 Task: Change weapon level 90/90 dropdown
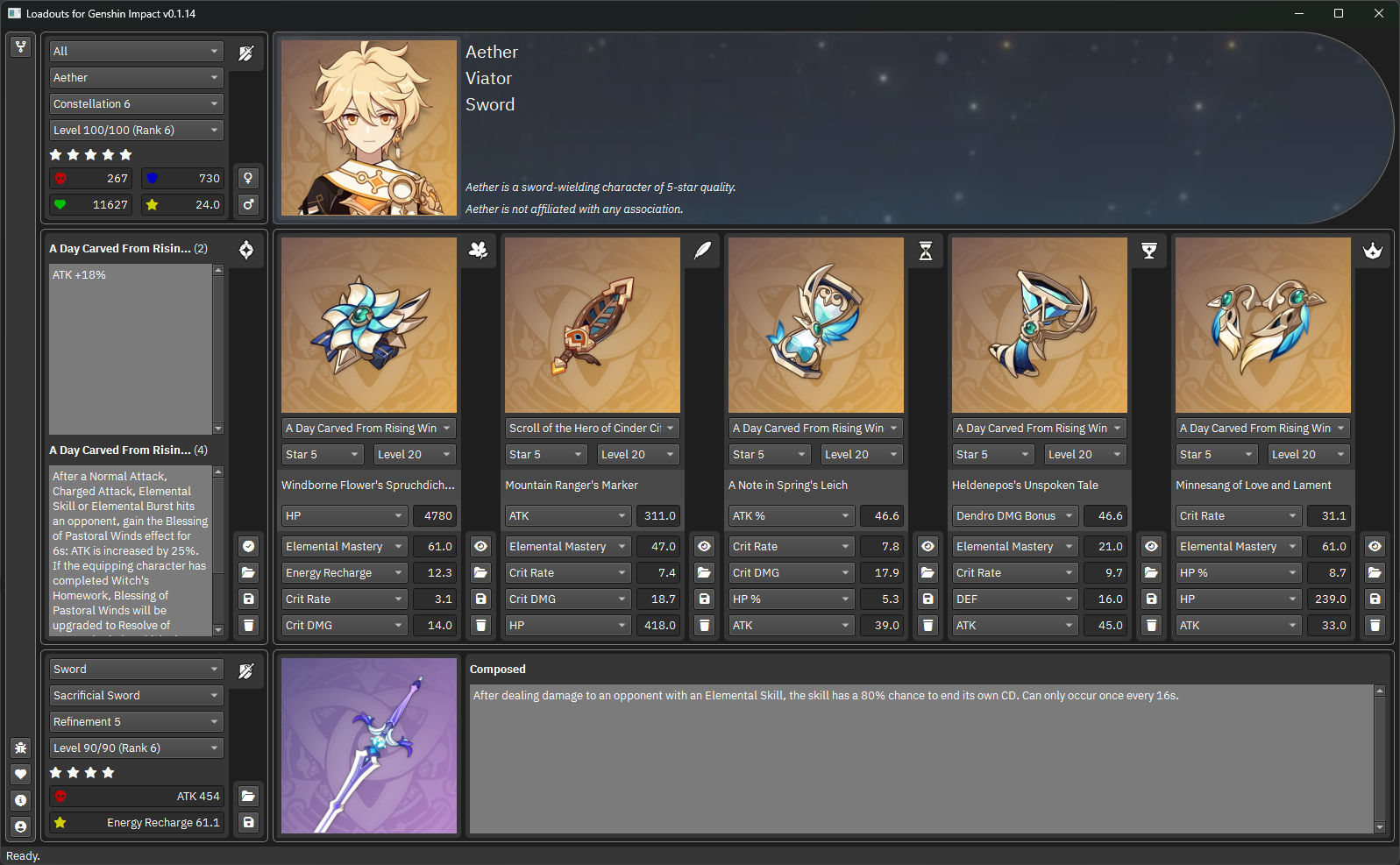(x=136, y=748)
